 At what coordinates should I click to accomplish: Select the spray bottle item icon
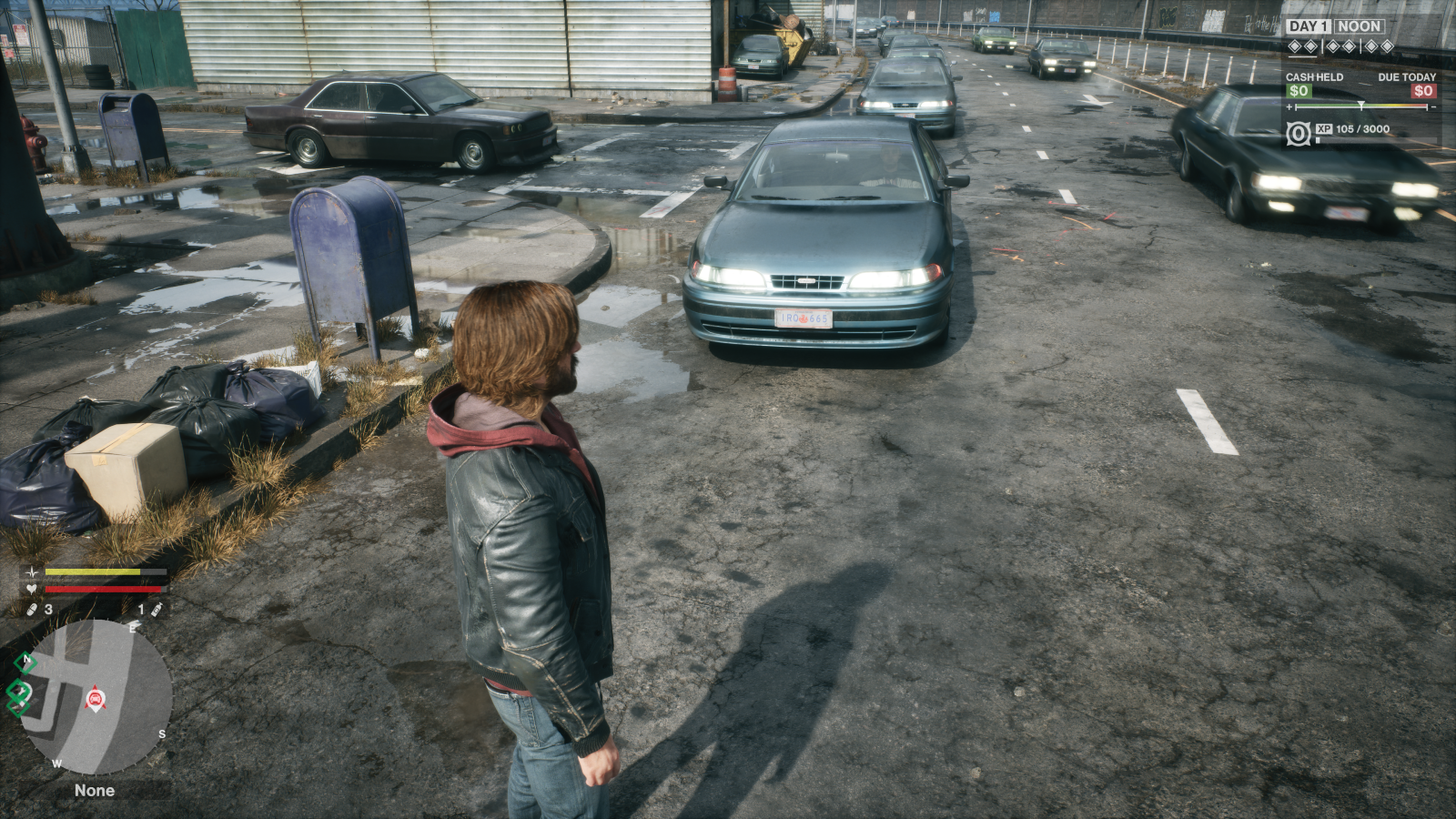(x=157, y=609)
